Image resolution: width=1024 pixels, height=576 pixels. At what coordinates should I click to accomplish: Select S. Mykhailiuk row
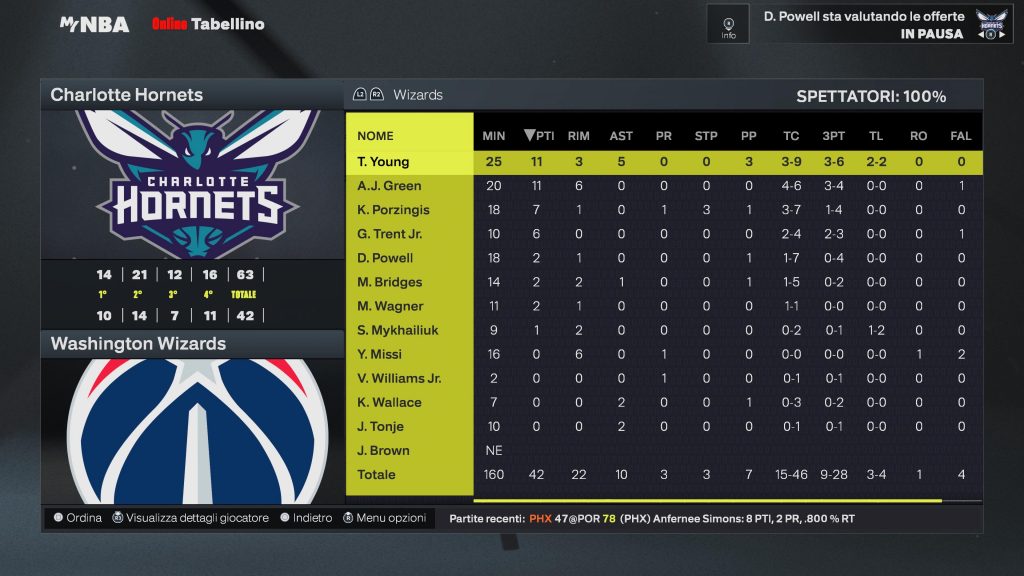click(x=398, y=330)
